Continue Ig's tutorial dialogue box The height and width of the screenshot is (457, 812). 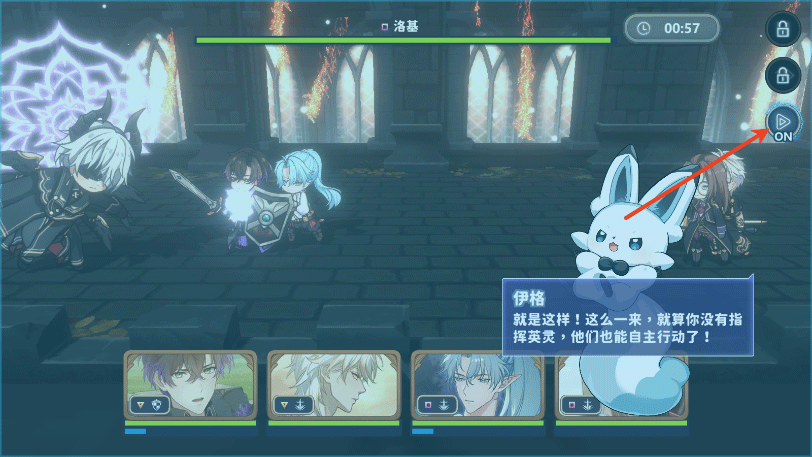(x=627, y=317)
